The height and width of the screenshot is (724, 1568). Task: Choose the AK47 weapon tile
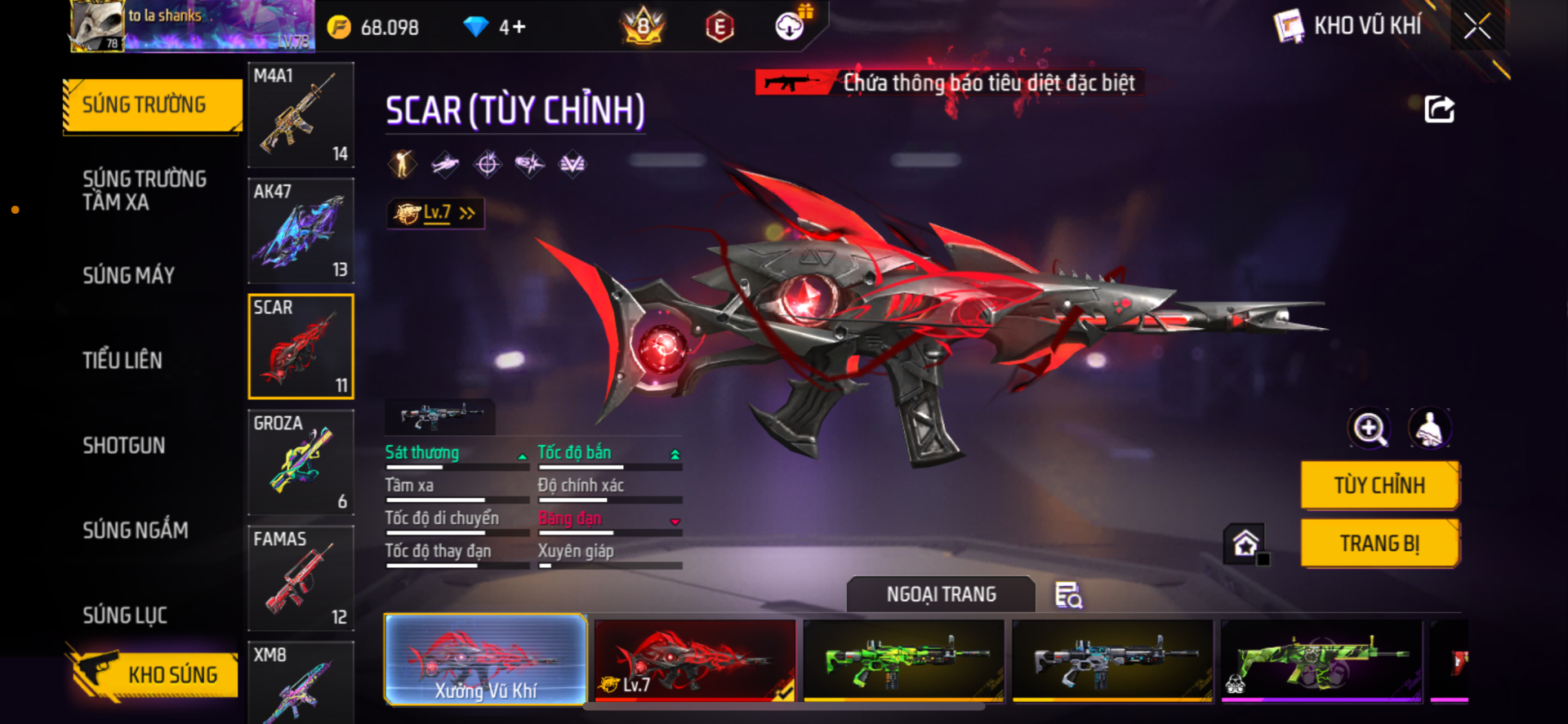[x=301, y=231]
